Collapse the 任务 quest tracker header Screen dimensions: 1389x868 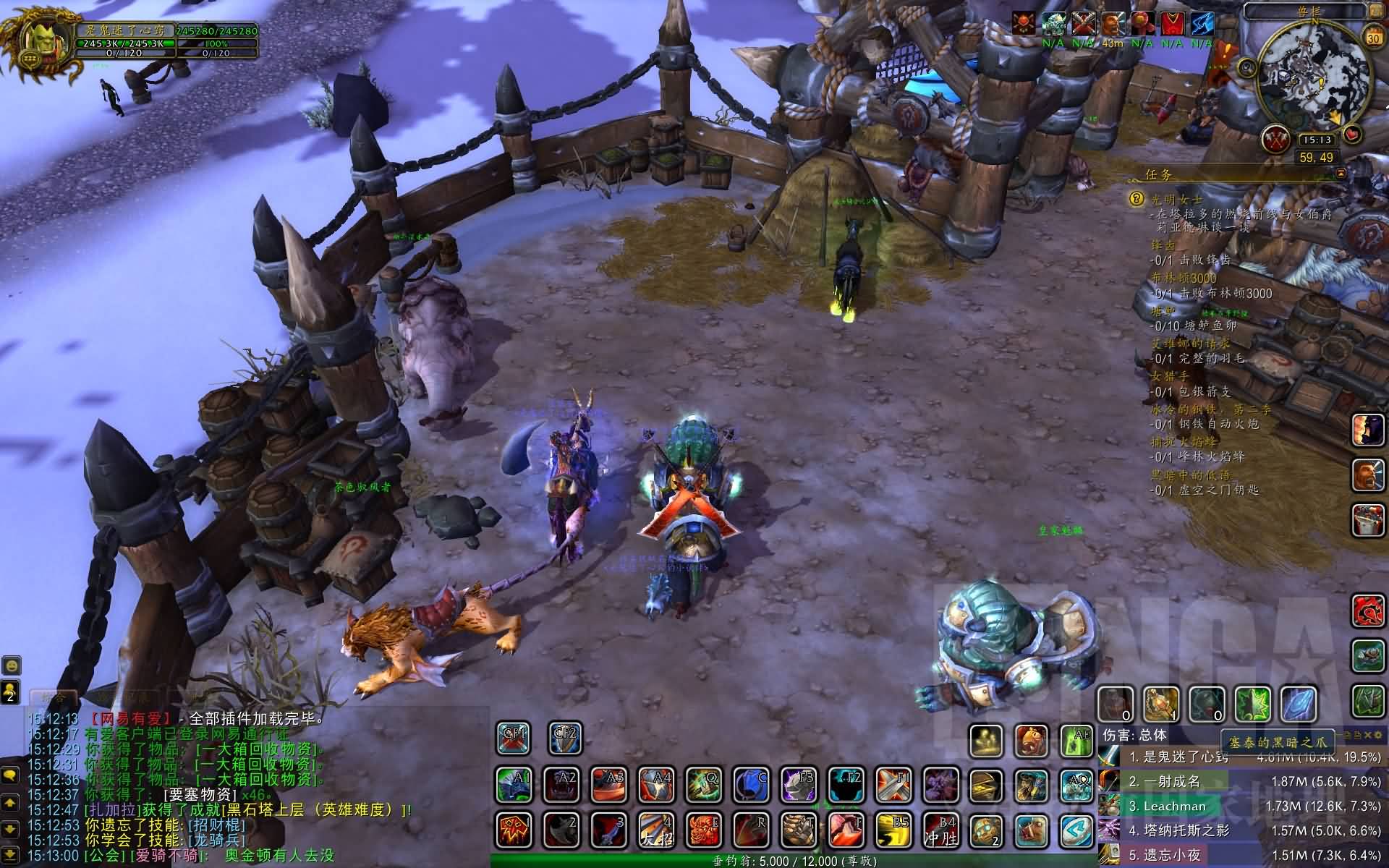pyautogui.click(x=1341, y=174)
